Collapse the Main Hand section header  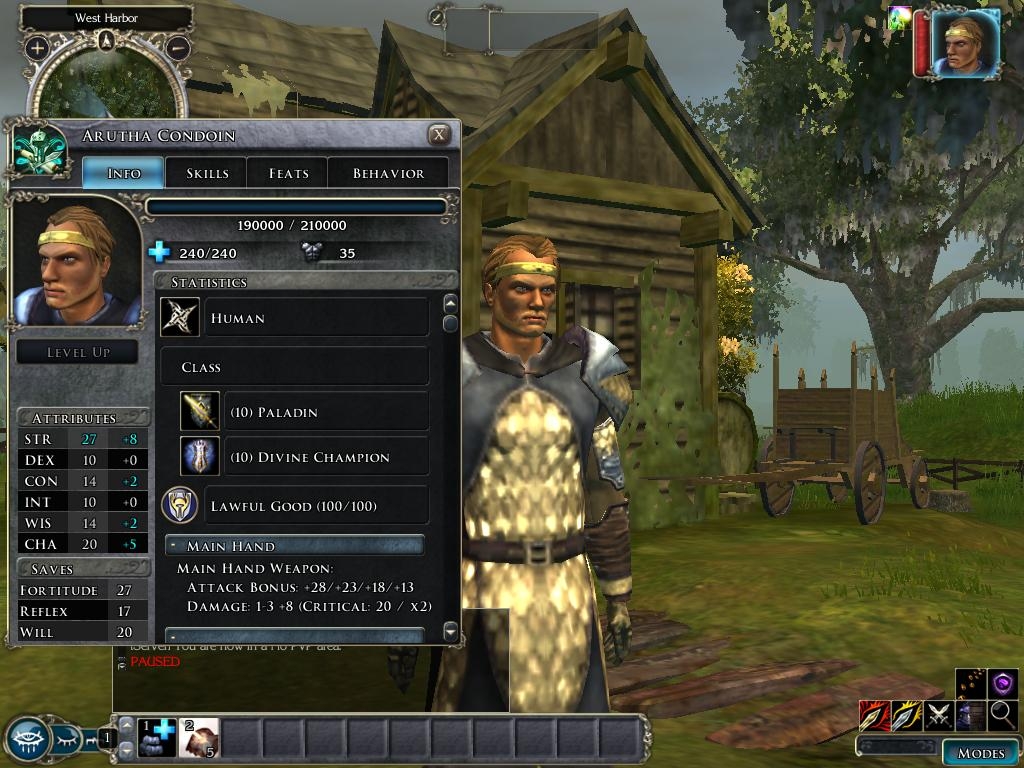(294, 546)
